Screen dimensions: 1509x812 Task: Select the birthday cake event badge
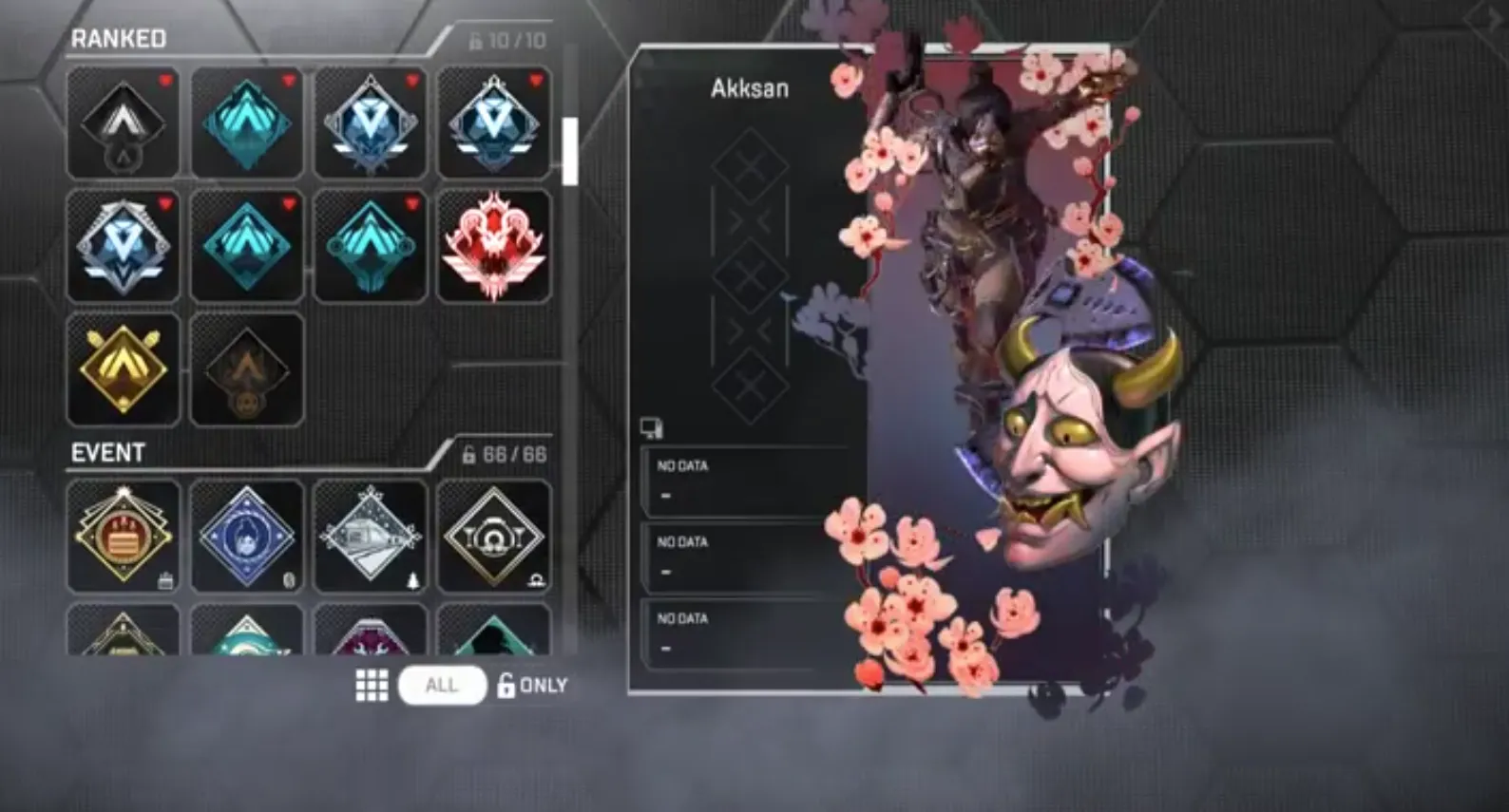(123, 535)
